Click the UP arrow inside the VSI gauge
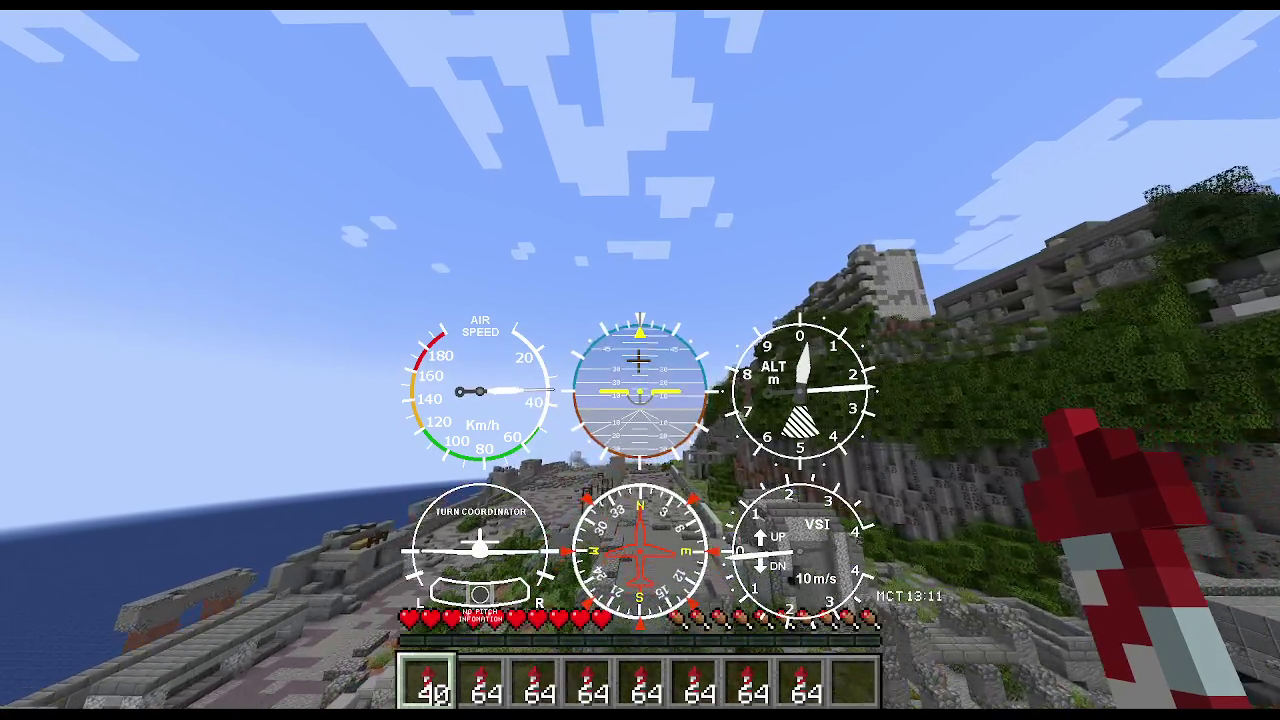 click(762, 536)
